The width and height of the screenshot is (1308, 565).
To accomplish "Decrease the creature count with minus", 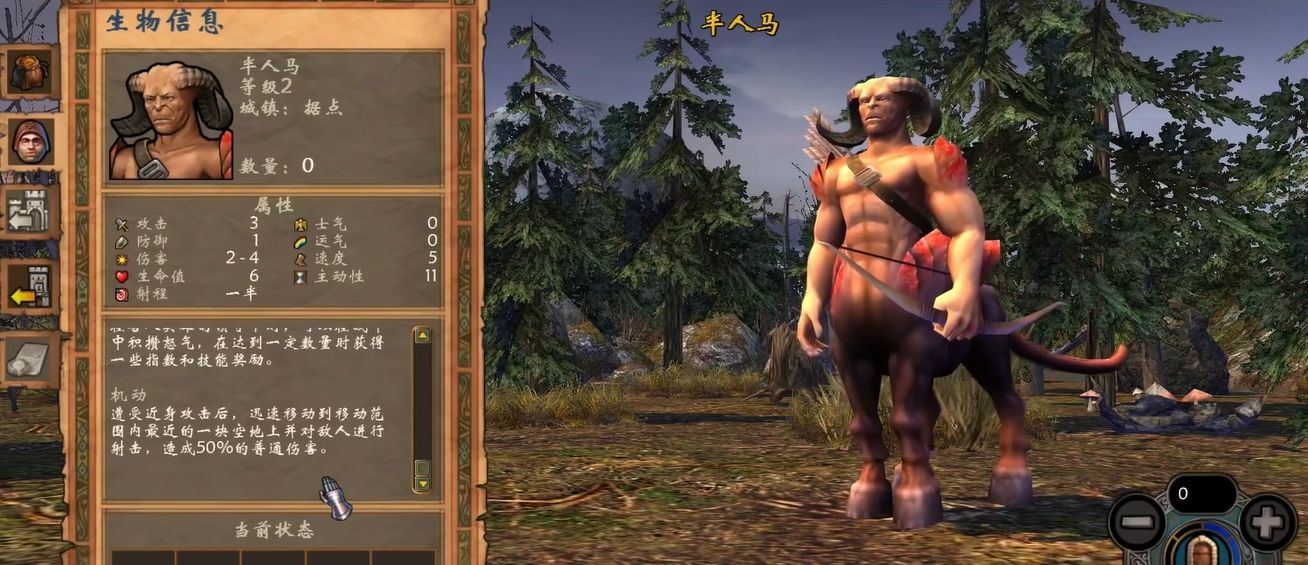I will [x=1137, y=523].
